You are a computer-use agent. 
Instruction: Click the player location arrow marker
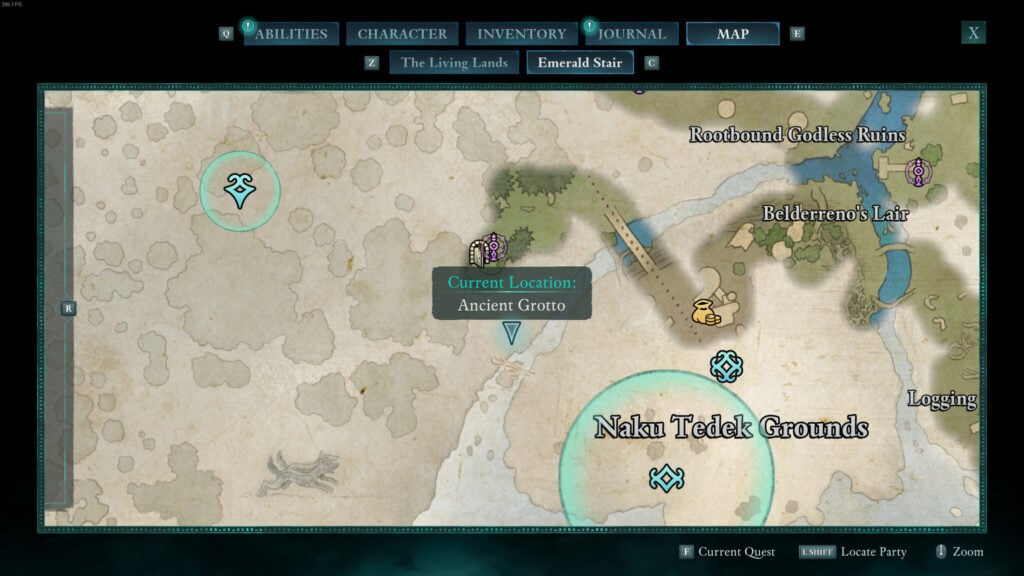pos(512,333)
